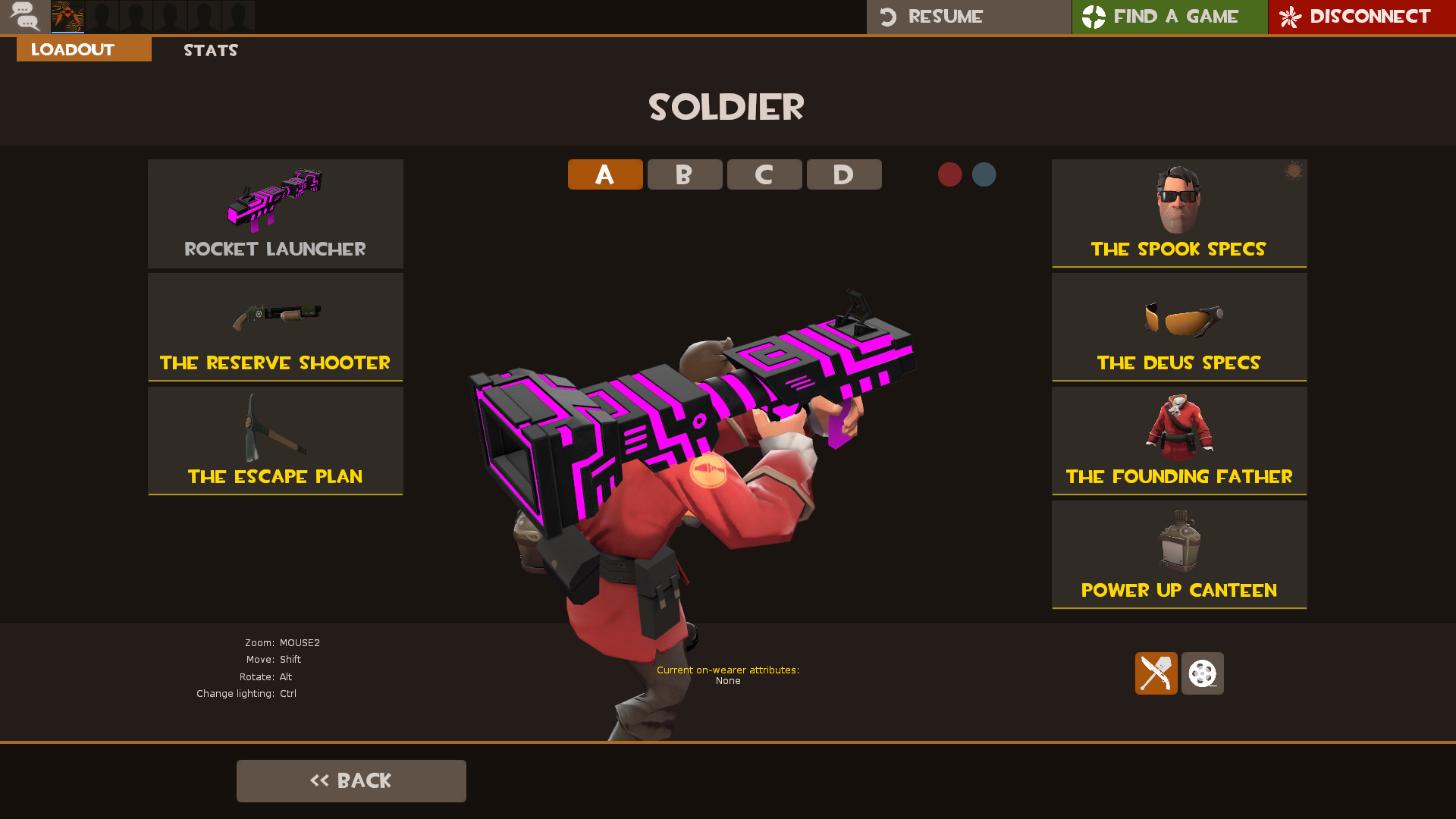The width and height of the screenshot is (1456, 819).
Task: Toggle loadout preset B
Action: point(684,174)
